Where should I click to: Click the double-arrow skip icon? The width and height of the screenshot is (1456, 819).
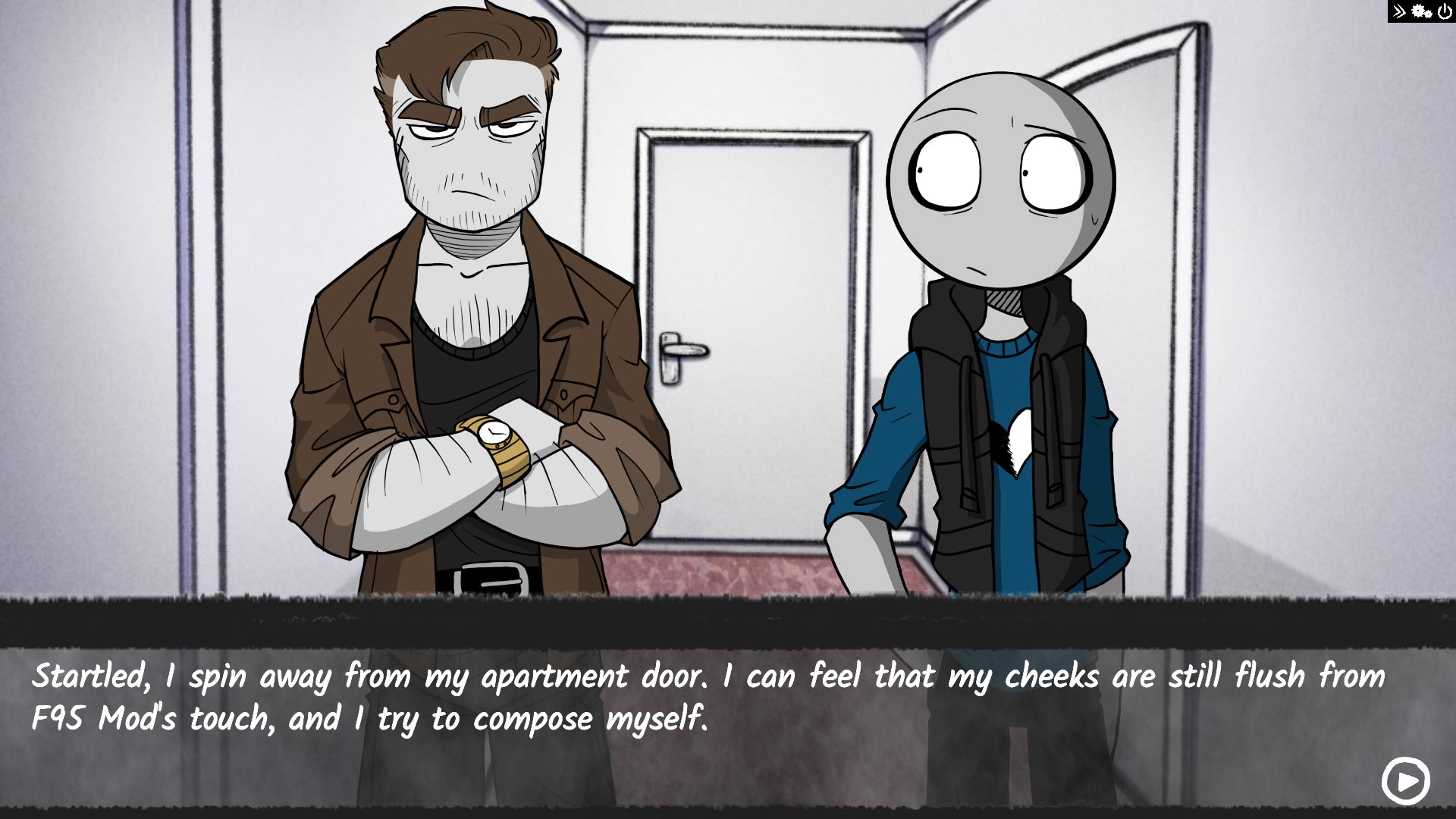tap(1399, 11)
